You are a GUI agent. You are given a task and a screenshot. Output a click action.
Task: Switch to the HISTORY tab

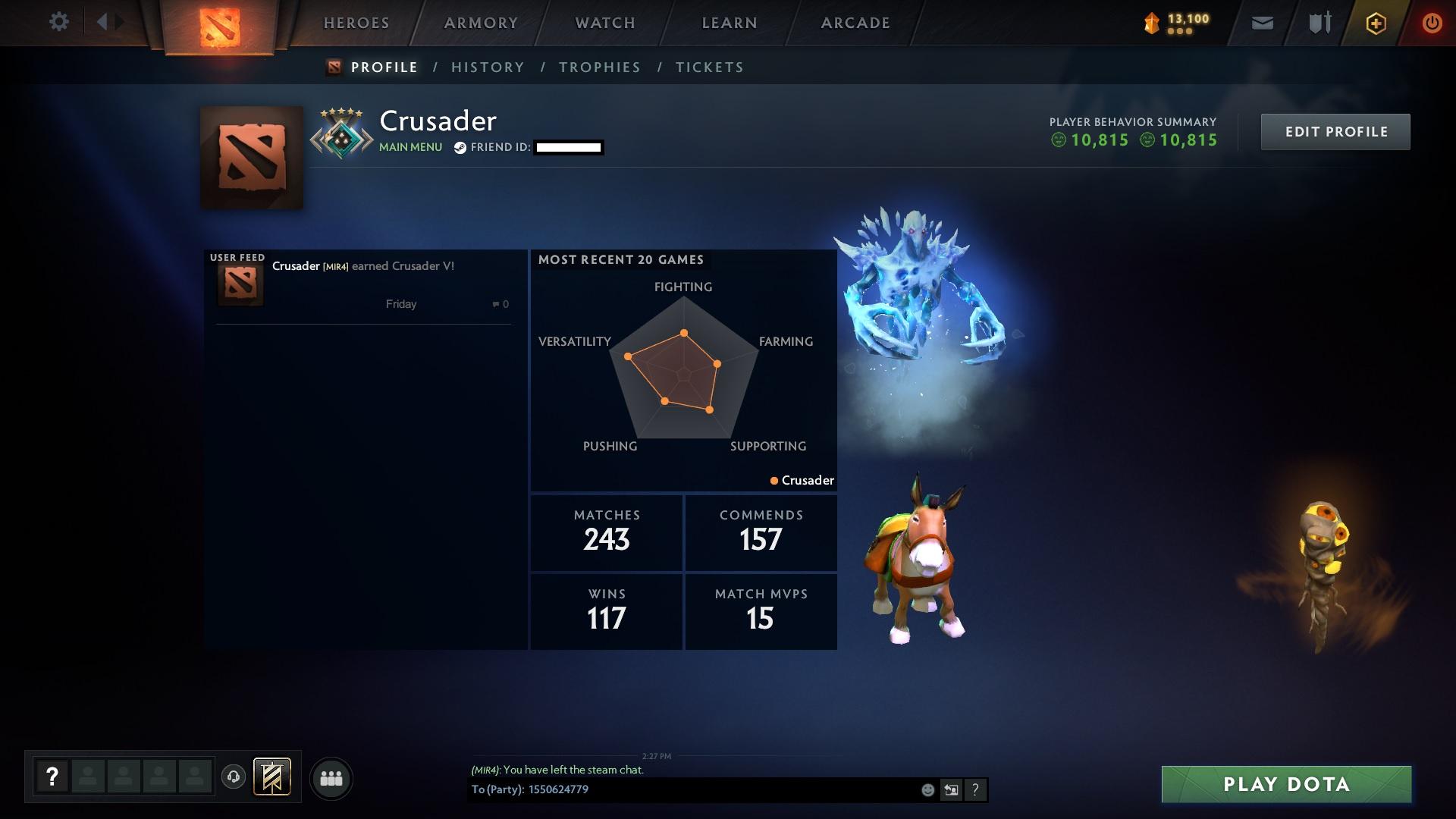click(487, 67)
